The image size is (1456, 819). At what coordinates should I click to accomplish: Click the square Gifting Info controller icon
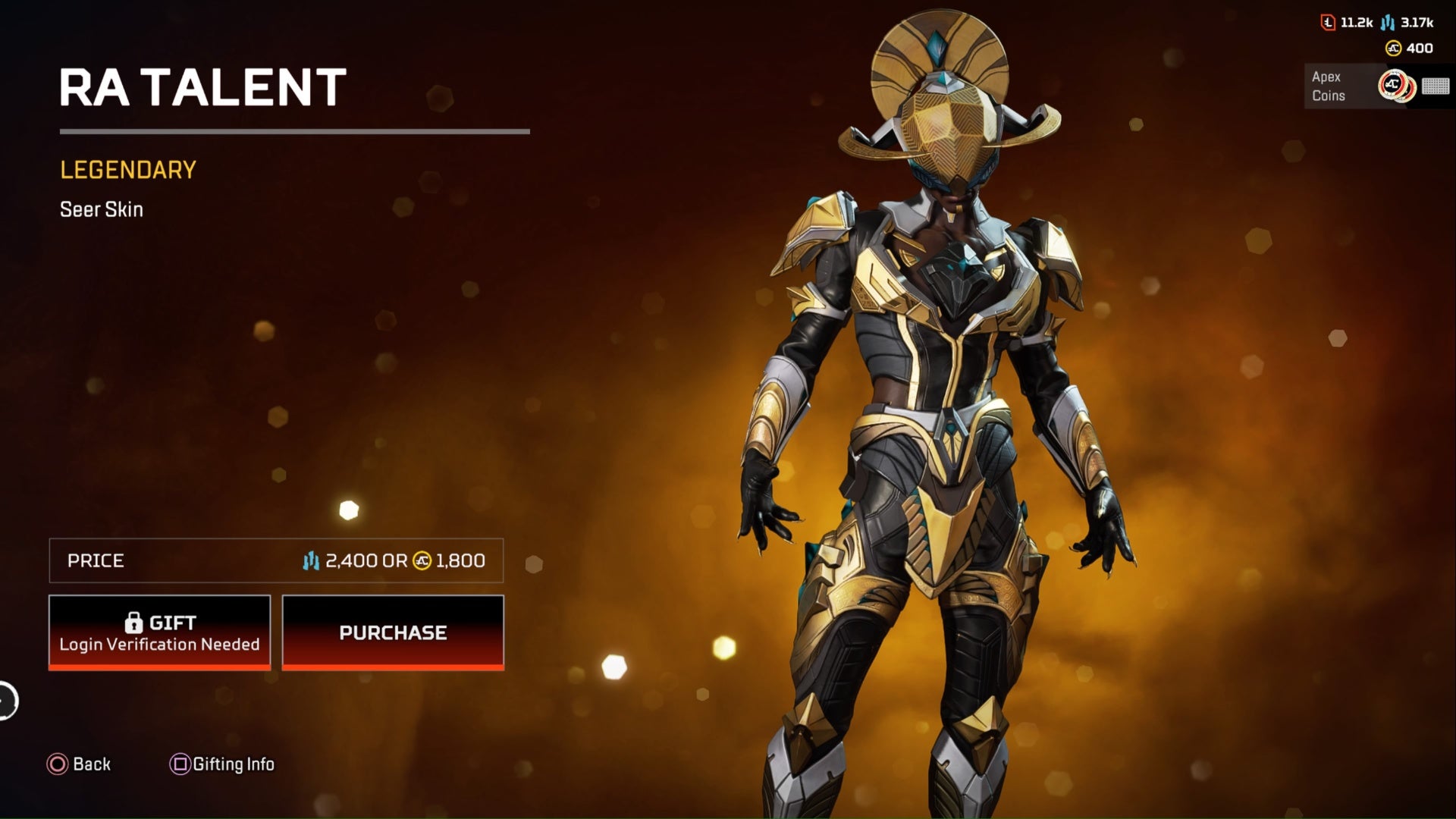click(x=180, y=764)
